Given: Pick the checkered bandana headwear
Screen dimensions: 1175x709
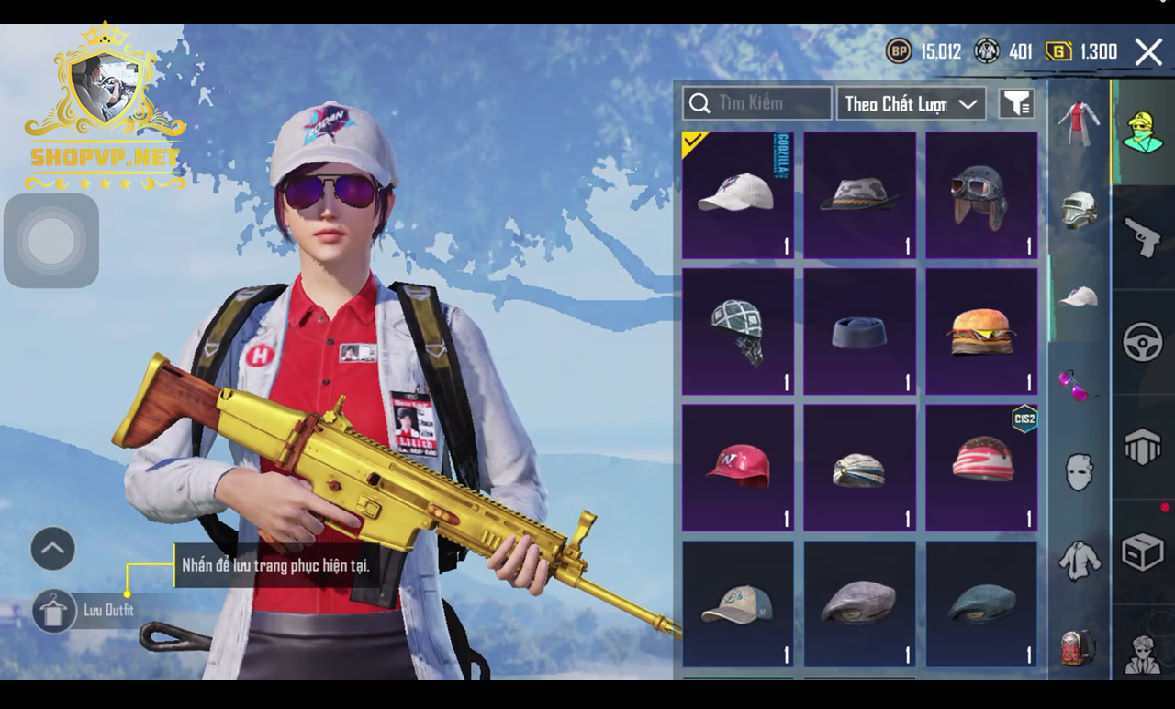Looking at the screenshot, I should (x=737, y=331).
